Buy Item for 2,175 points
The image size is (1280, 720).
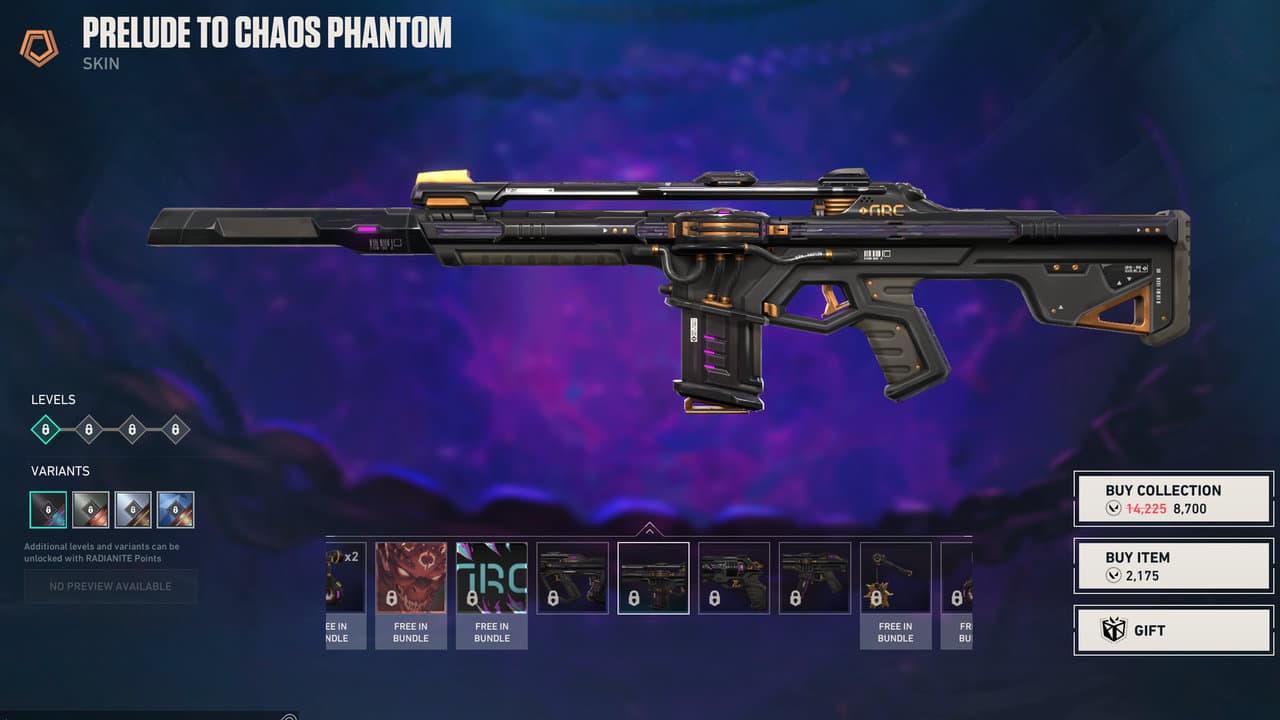(1173, 566)
